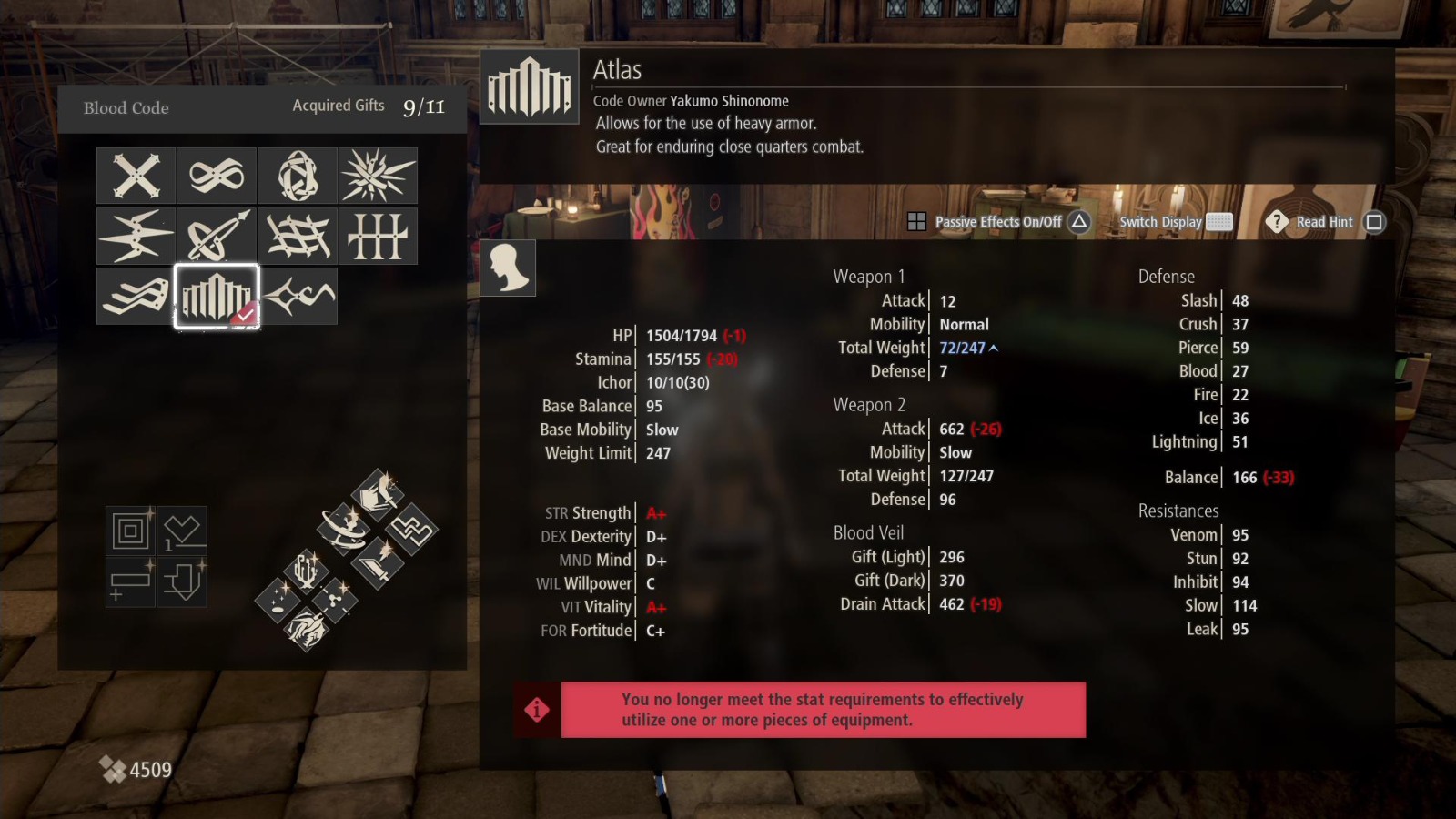This screenshot has width=1456, height=819.
Task: Select the woven lattice blood code
Action: coord(297,235)
